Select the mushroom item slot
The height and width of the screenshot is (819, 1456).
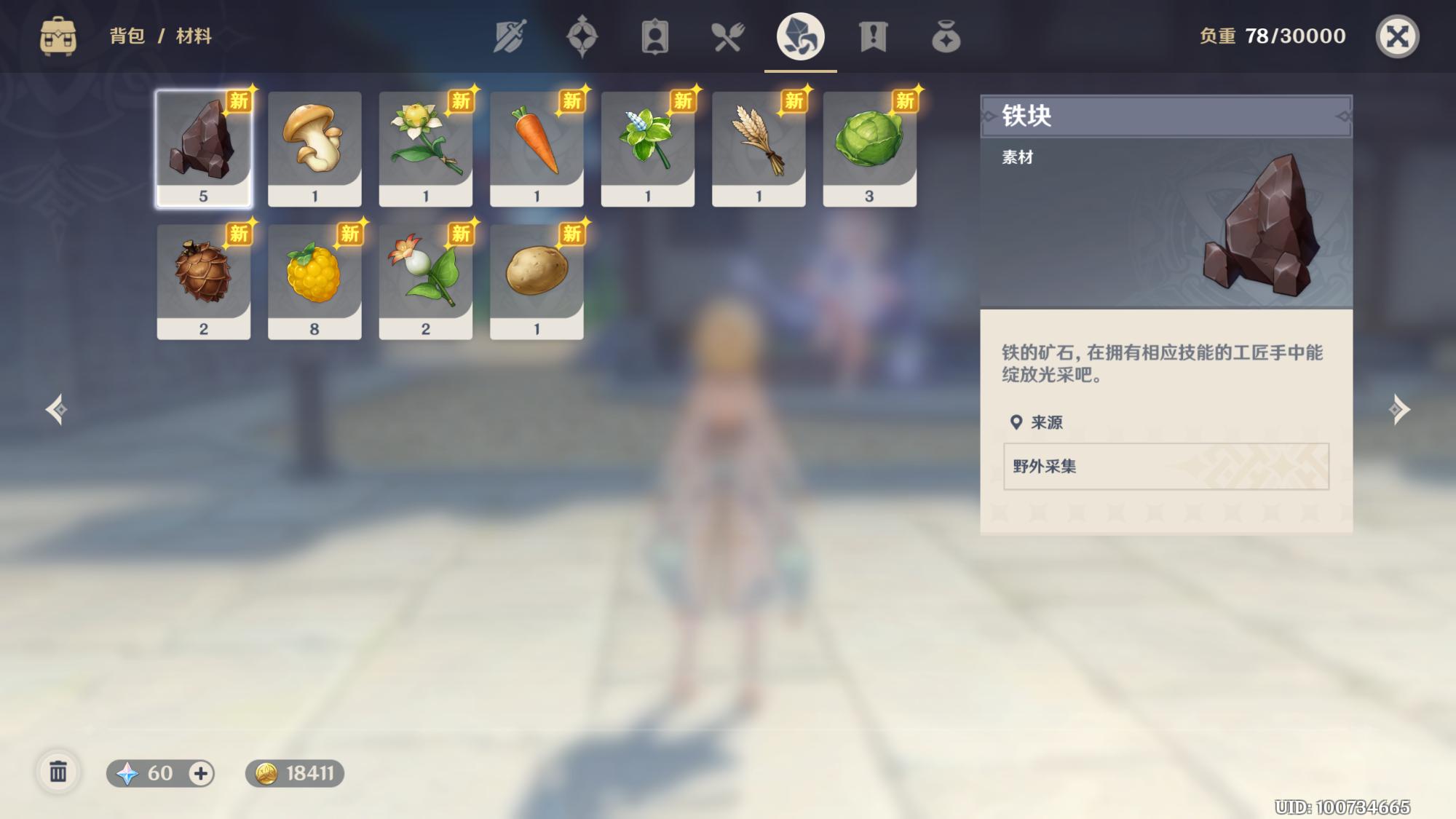click(314, 149)
